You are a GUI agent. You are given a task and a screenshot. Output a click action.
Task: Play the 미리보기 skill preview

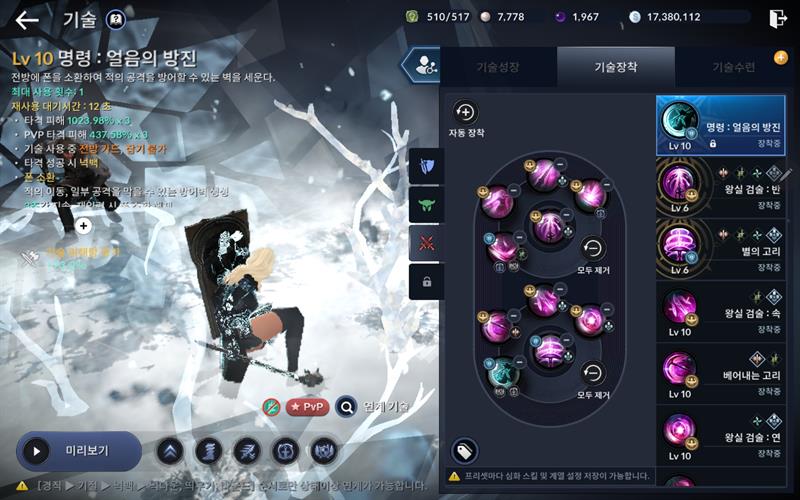[79, 451]
